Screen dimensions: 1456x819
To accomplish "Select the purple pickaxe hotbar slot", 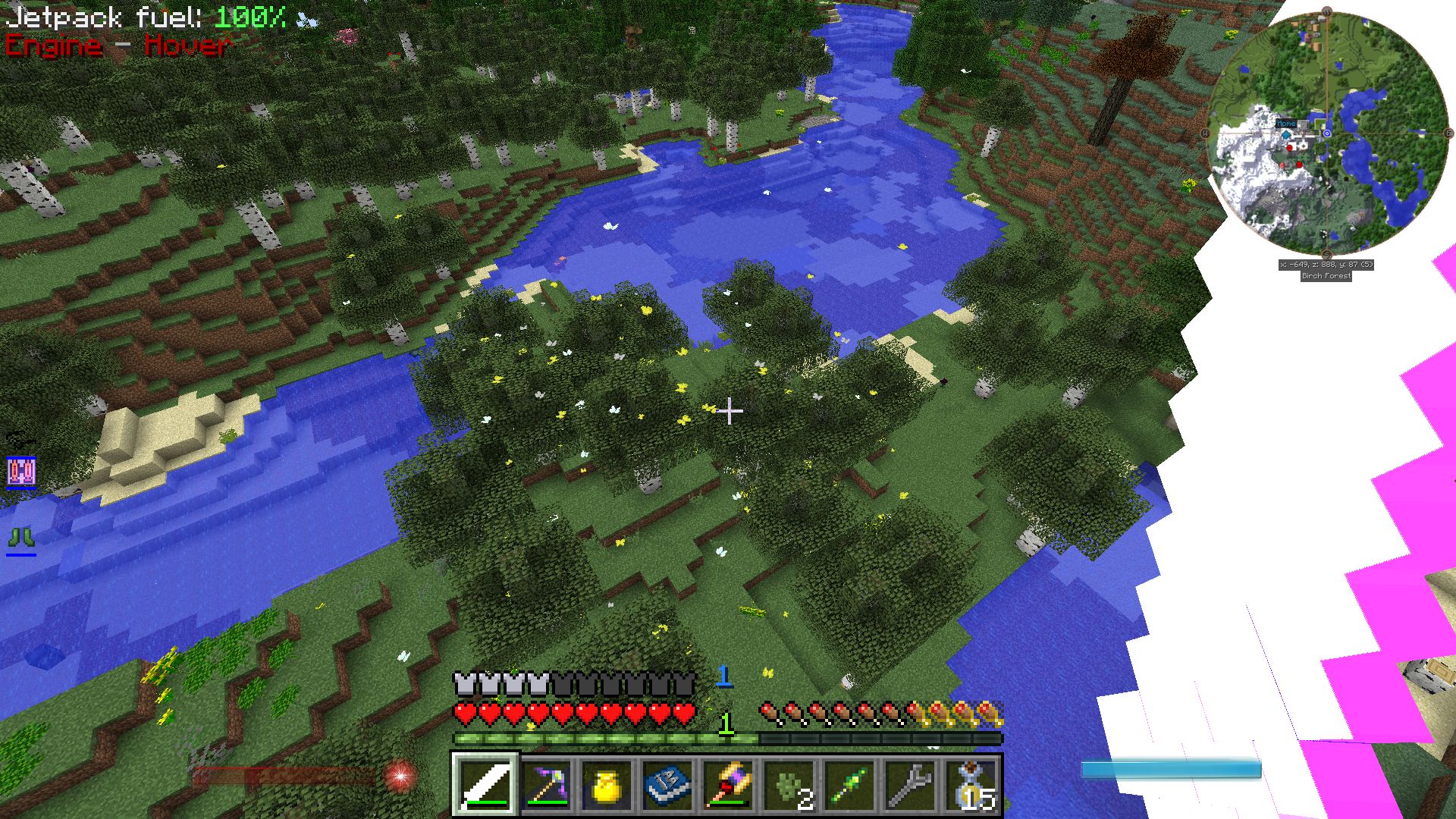I will coord(546,785).
